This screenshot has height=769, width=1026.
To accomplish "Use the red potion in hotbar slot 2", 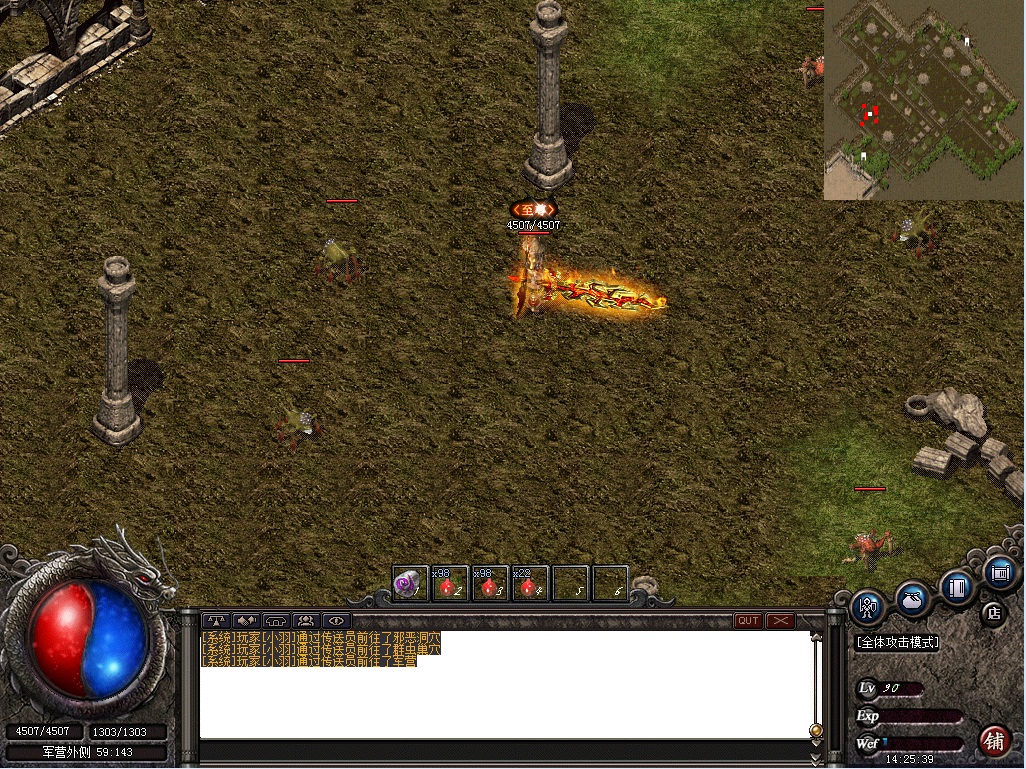I will pyautogui.click(x=450, y=584).
